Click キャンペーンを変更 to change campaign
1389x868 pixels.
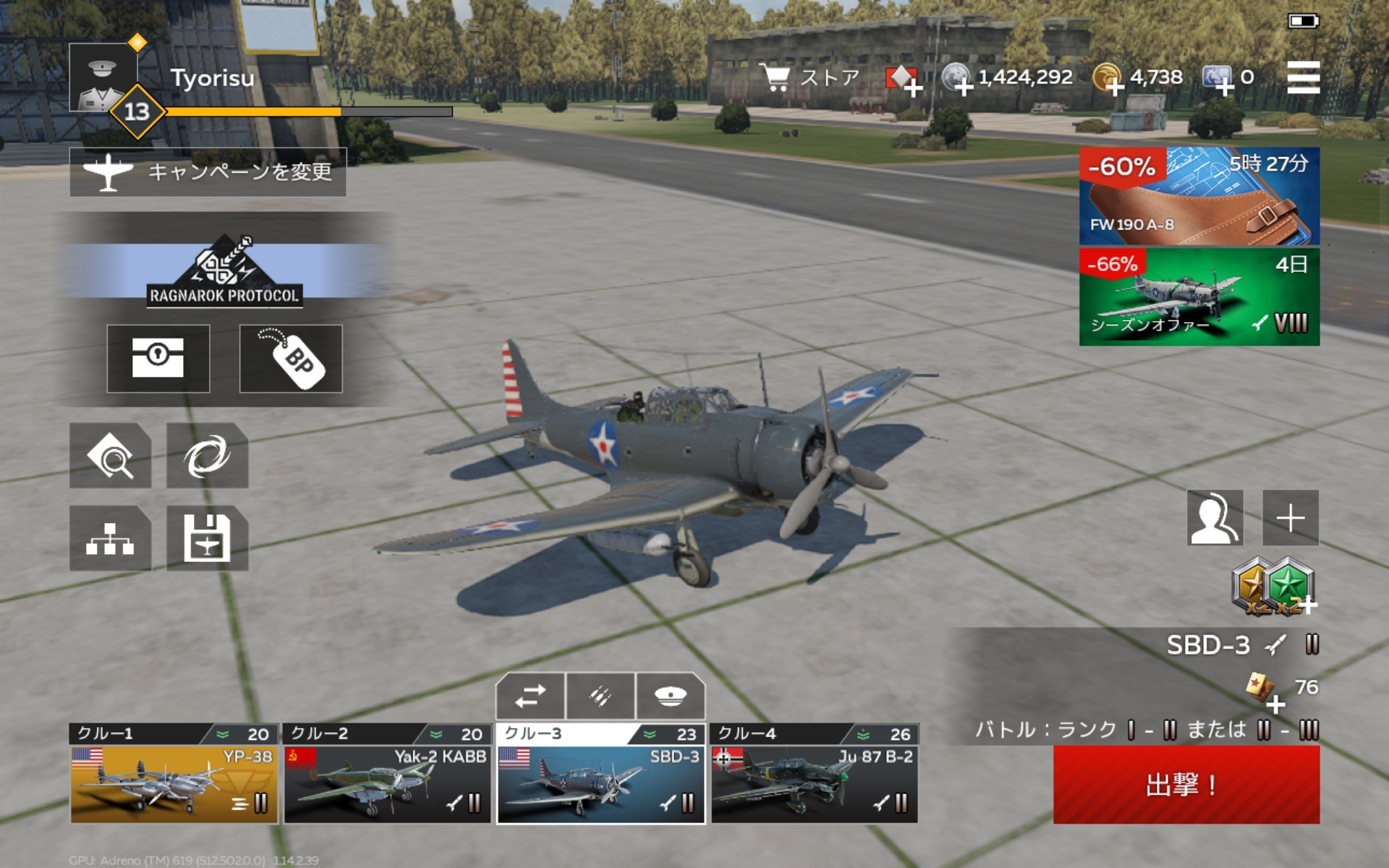(x=208, y=172)
